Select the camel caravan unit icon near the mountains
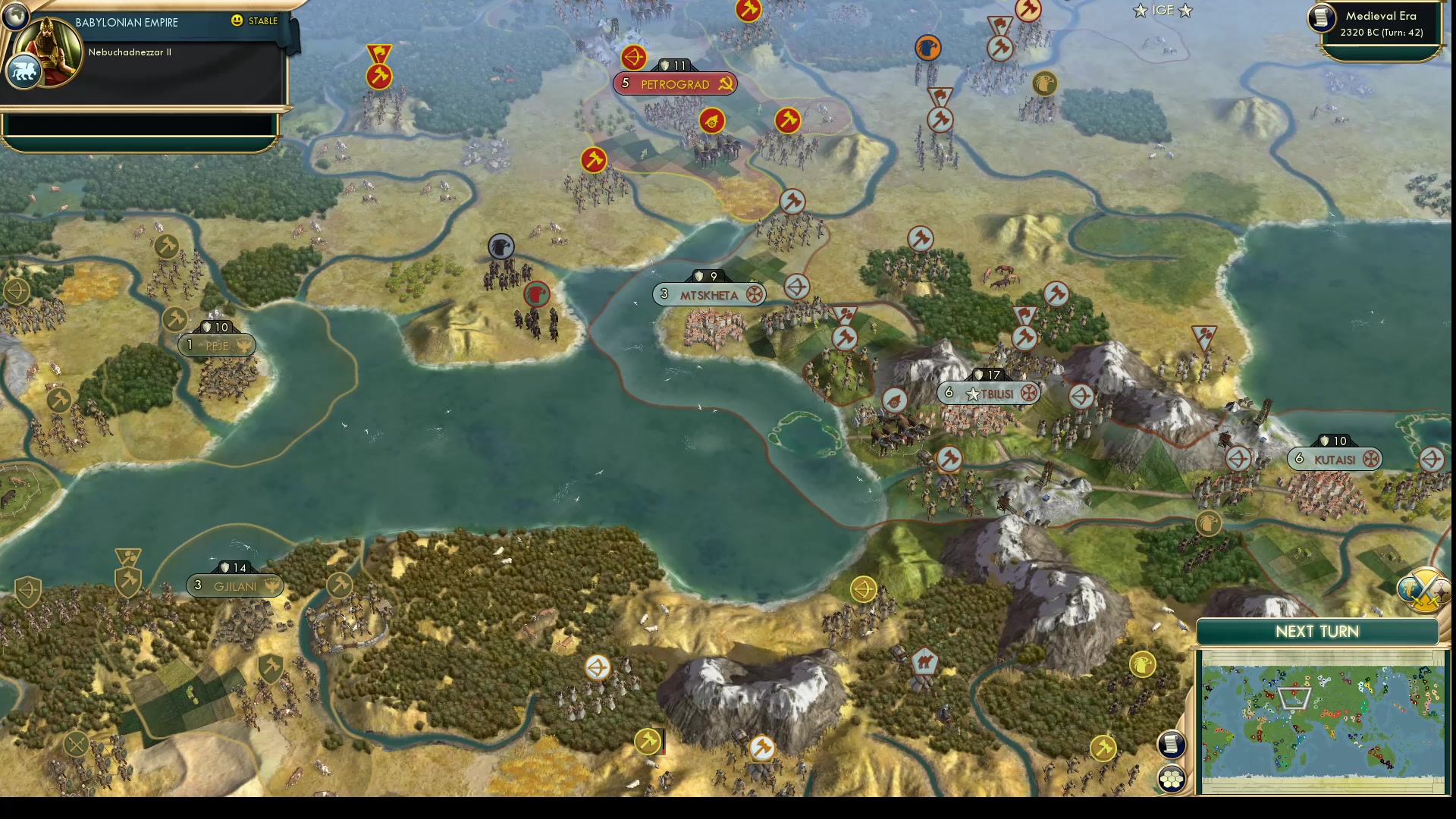The image size is (1456, 819). coord(924,661)
